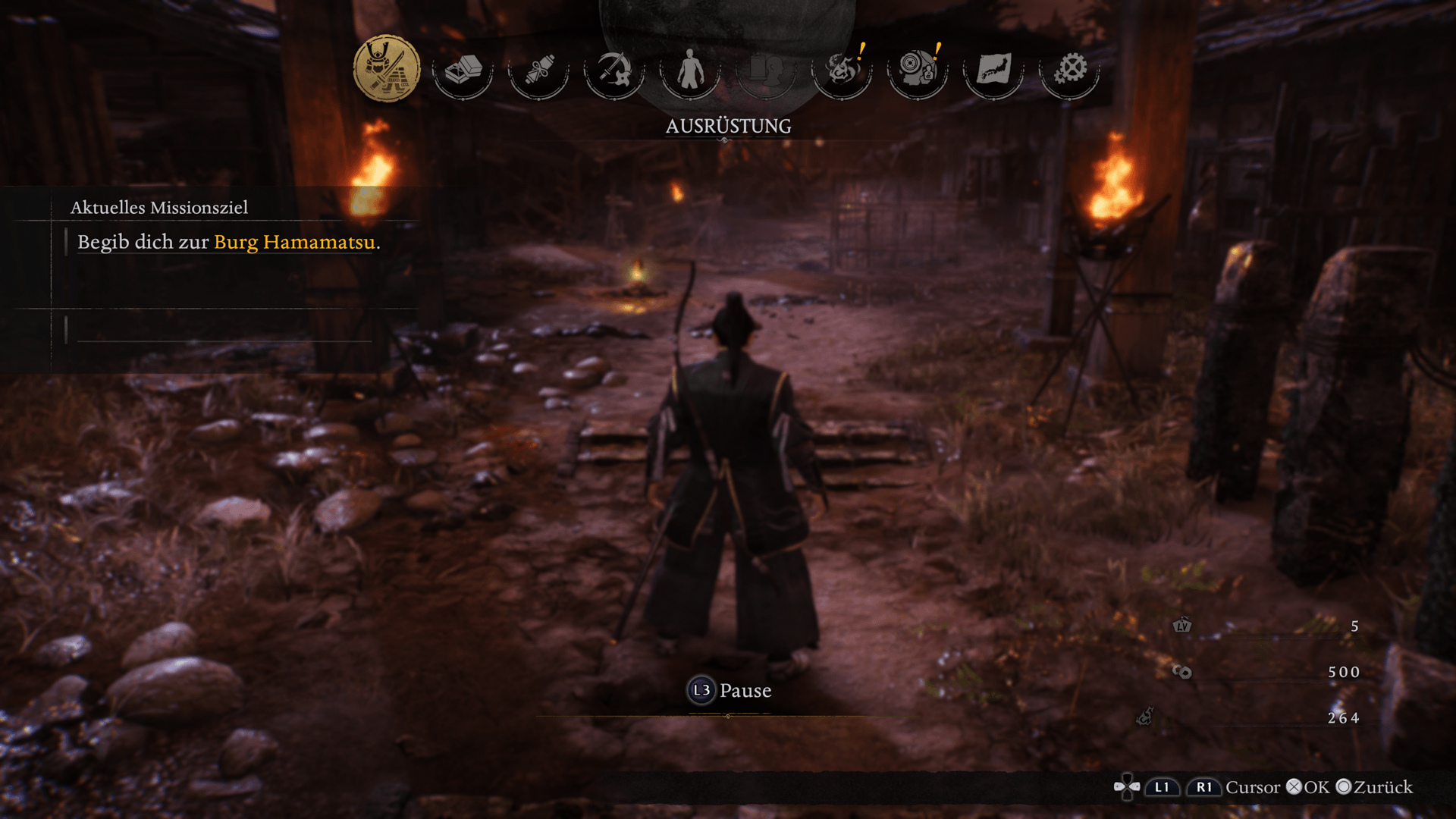Open the gear-shaped settings tab
The height and width of the screenshot is (819, 1456).
1069,70
